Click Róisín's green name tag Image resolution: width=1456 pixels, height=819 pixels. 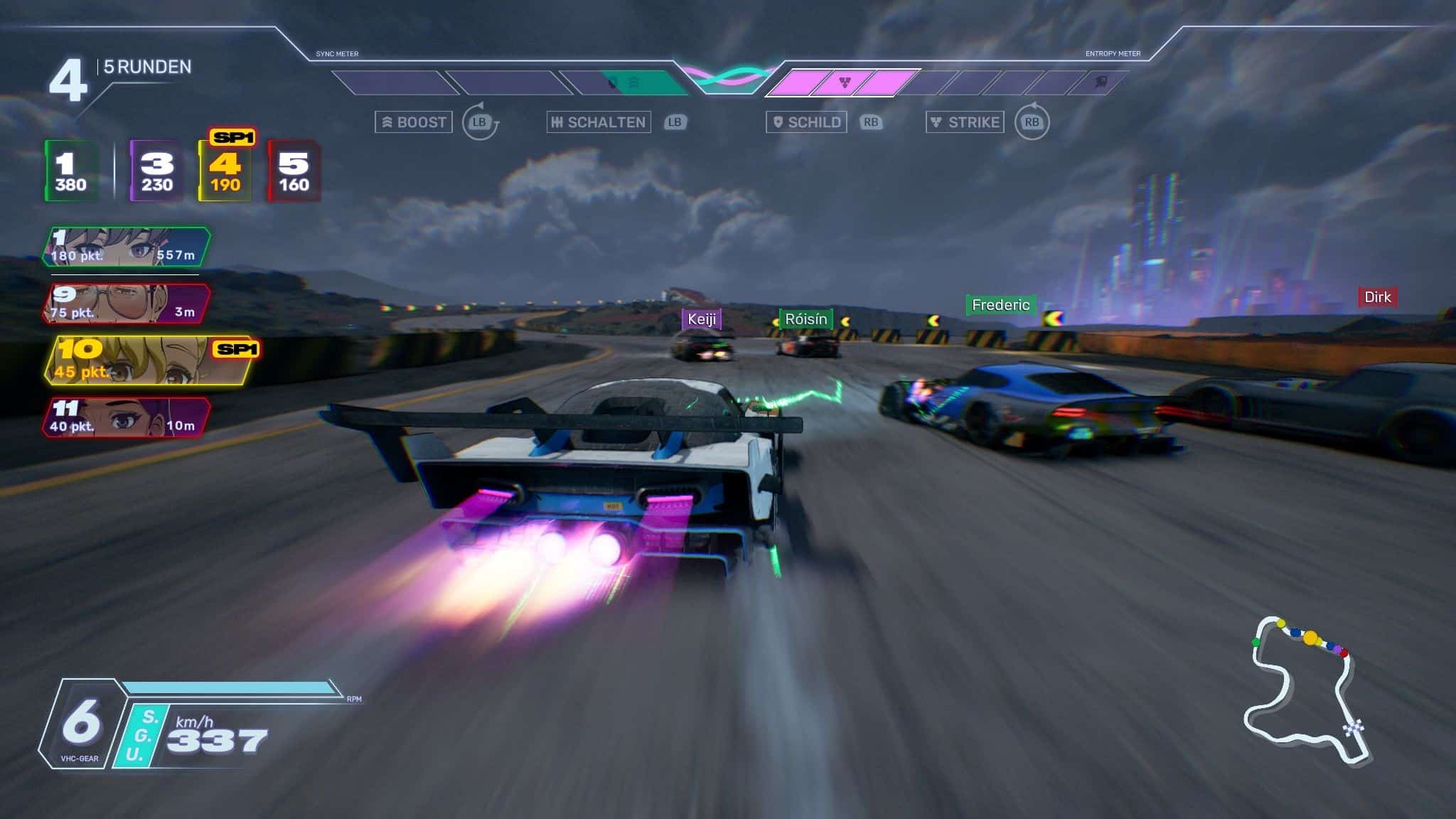805,319
